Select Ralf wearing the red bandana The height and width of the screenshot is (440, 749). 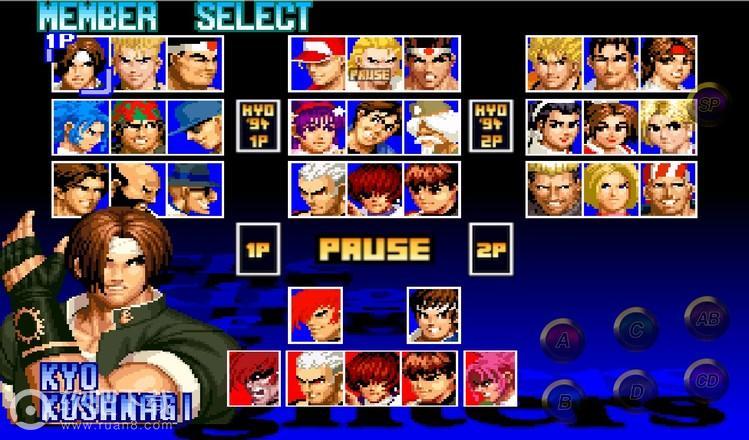138,126
